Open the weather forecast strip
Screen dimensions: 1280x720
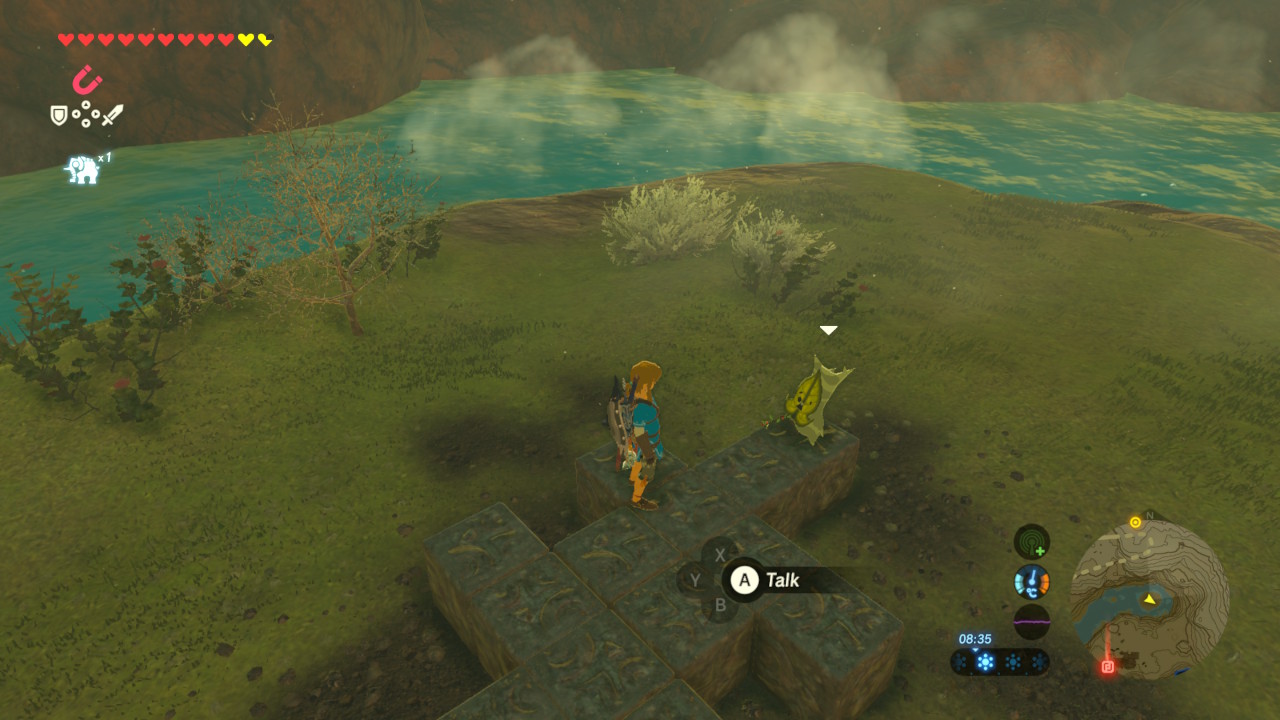pyautogui.click(x=1000, y=662)
